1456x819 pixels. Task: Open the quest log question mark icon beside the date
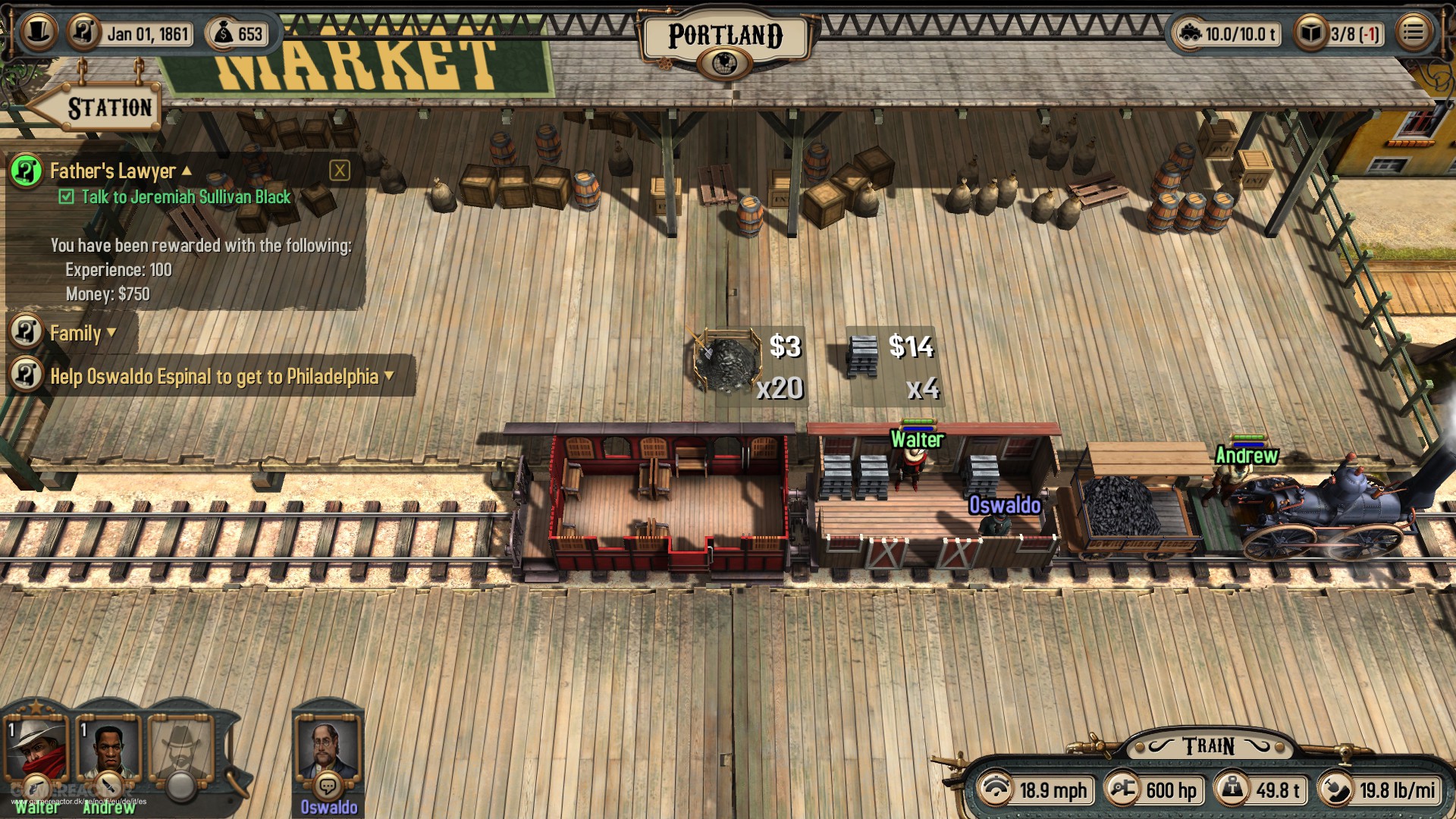[83, 33]
